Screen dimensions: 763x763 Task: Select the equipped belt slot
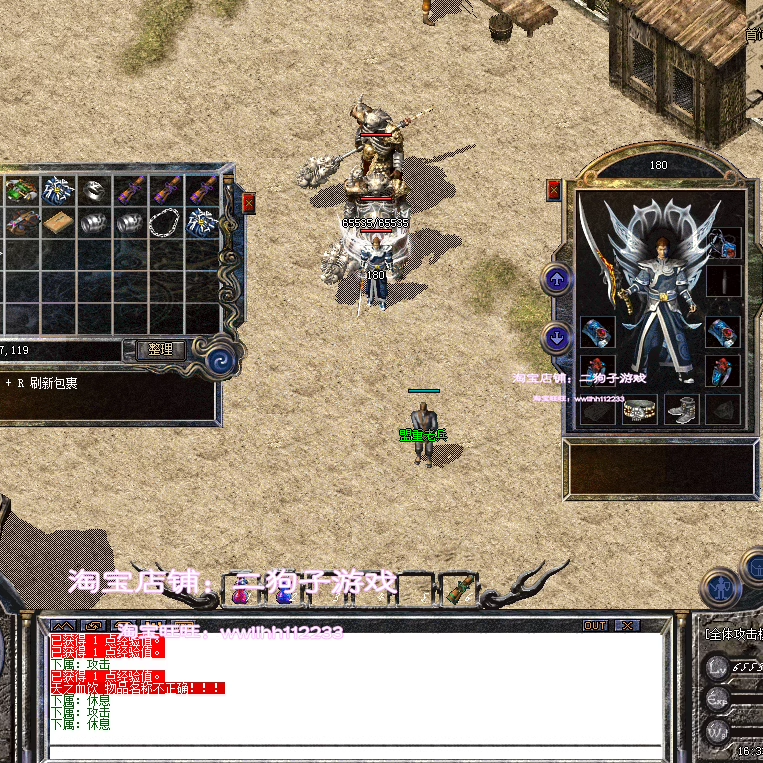pos(639,410)
